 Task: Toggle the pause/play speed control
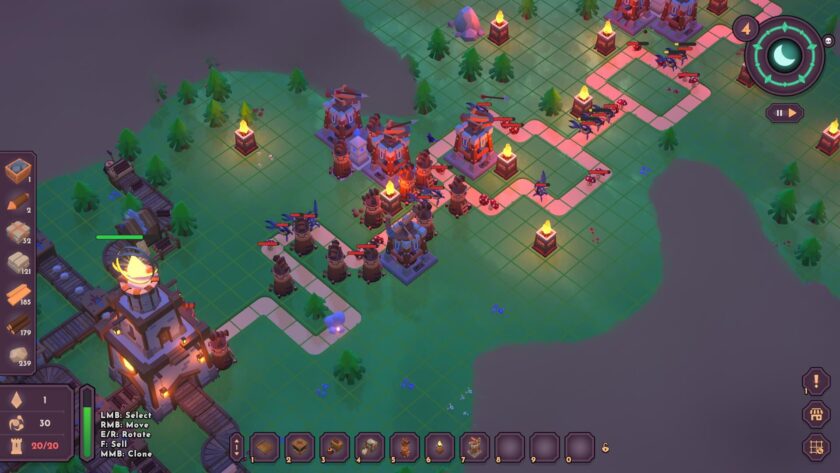tap(785, 113)
